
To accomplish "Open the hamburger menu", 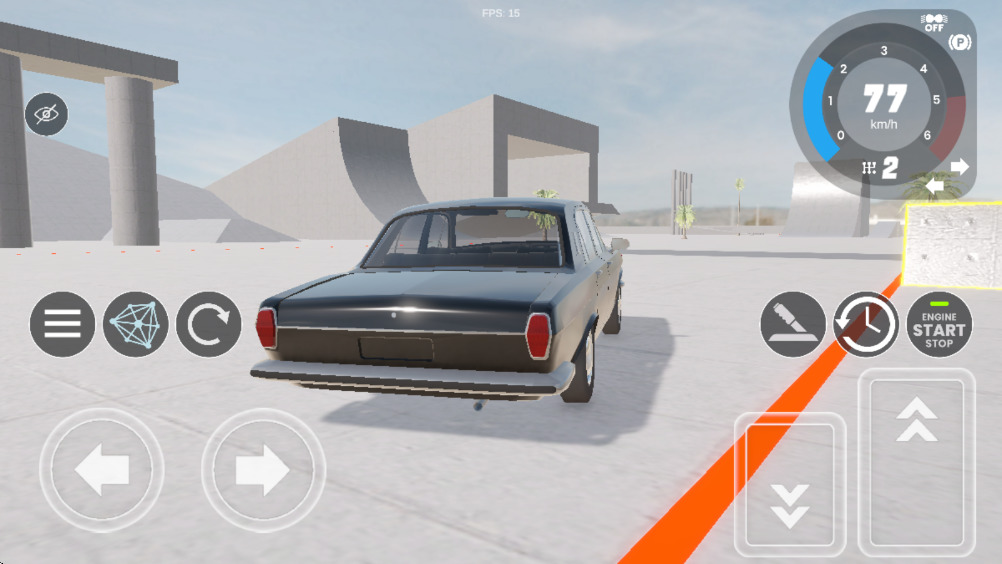I will 62,324.
